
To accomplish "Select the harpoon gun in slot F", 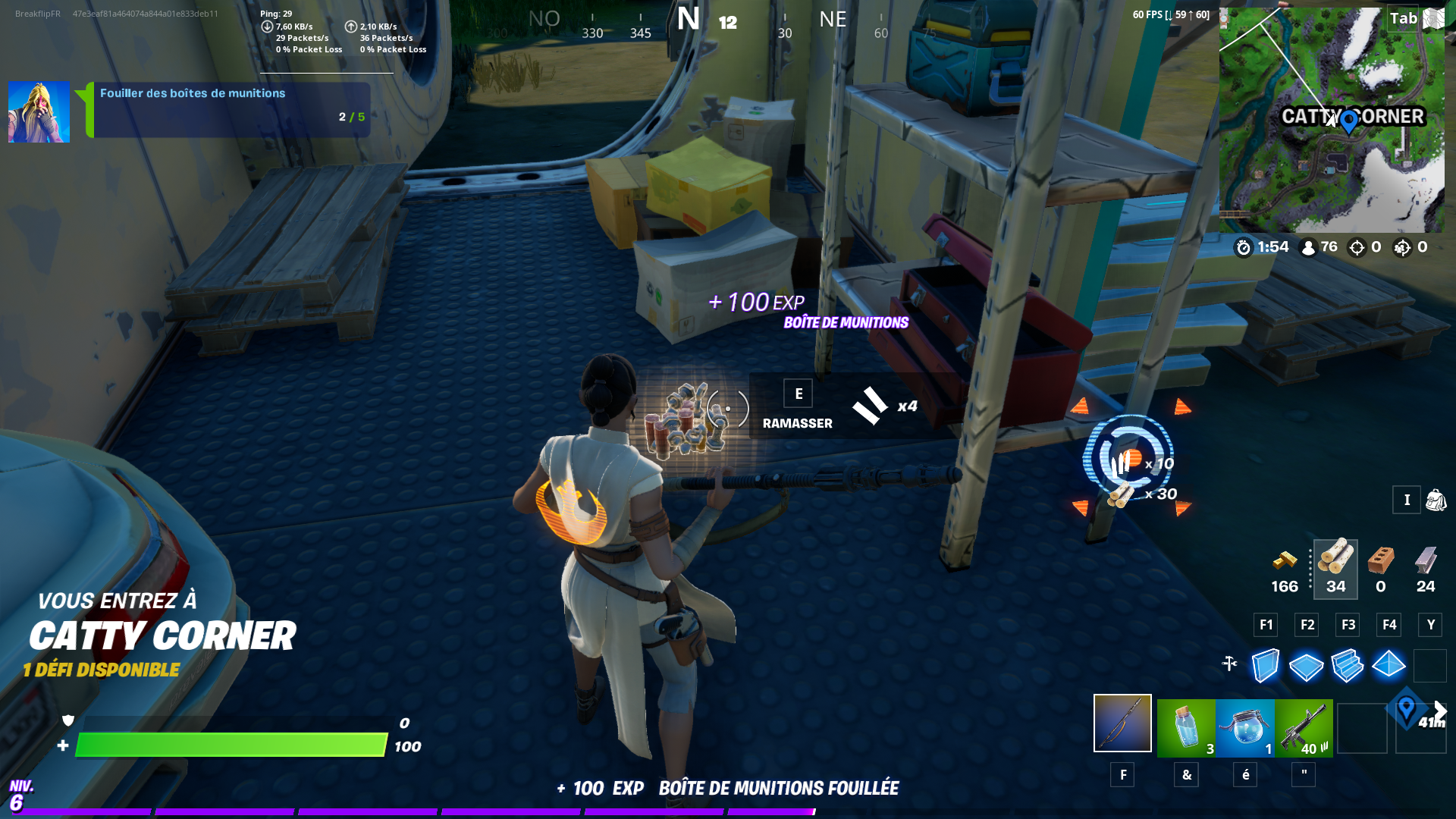I will coord(1122,724).
